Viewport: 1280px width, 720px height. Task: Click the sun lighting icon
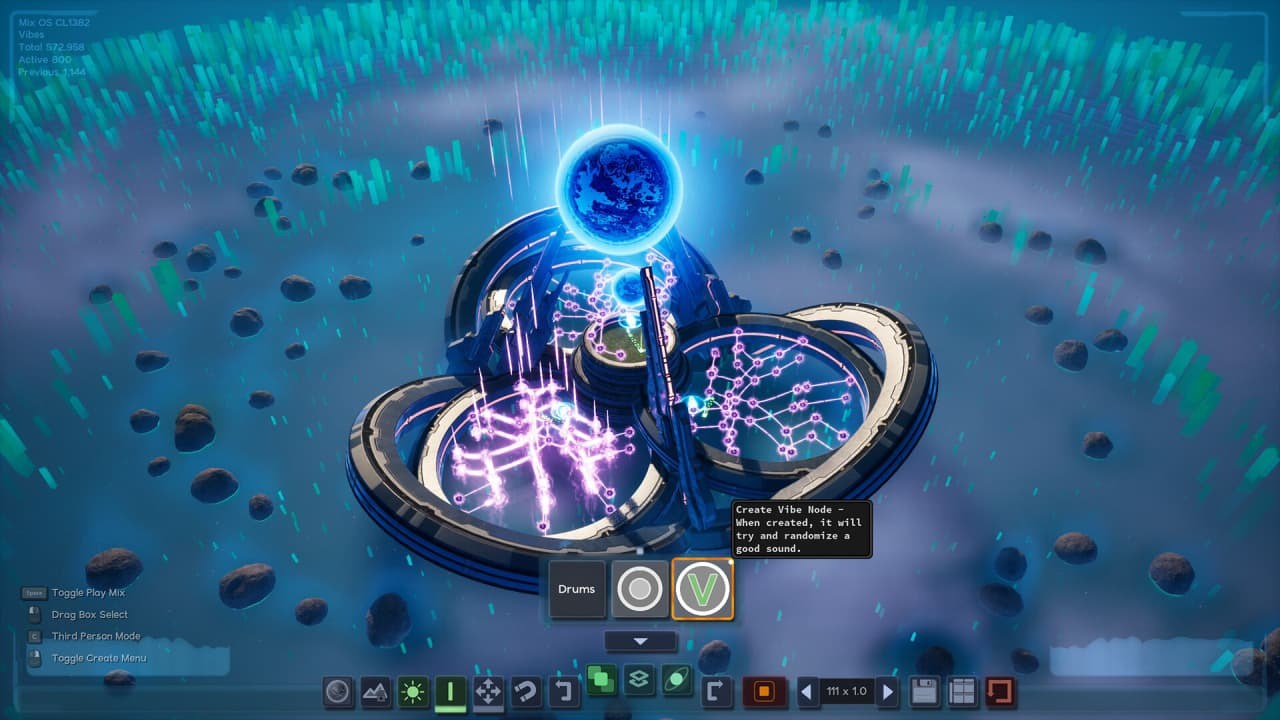411,690
